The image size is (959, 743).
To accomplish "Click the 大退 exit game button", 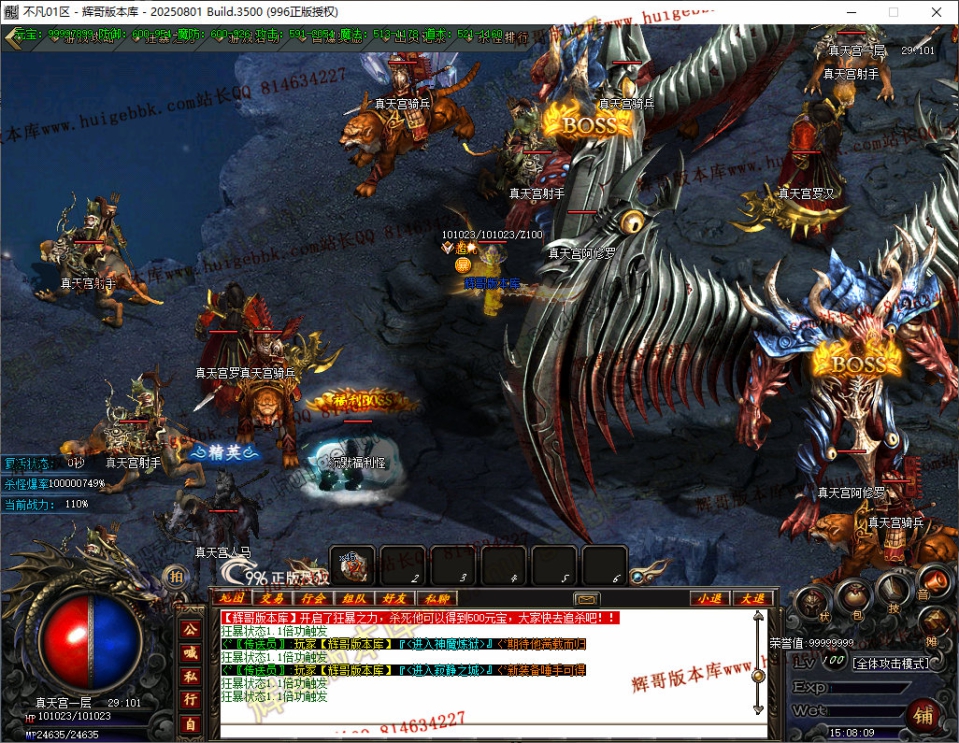I will [751, 598].
